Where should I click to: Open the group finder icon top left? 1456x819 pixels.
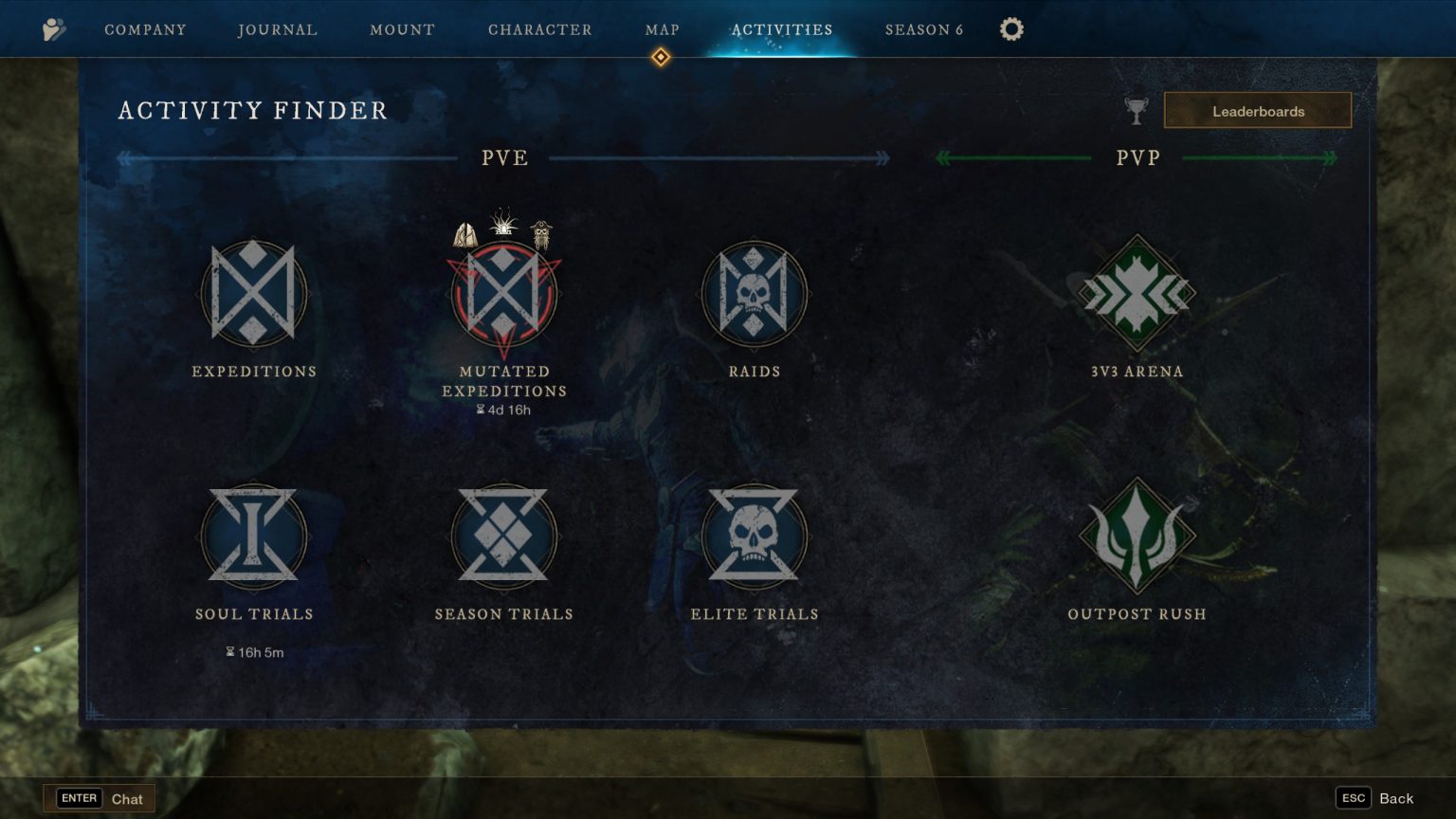55,29
